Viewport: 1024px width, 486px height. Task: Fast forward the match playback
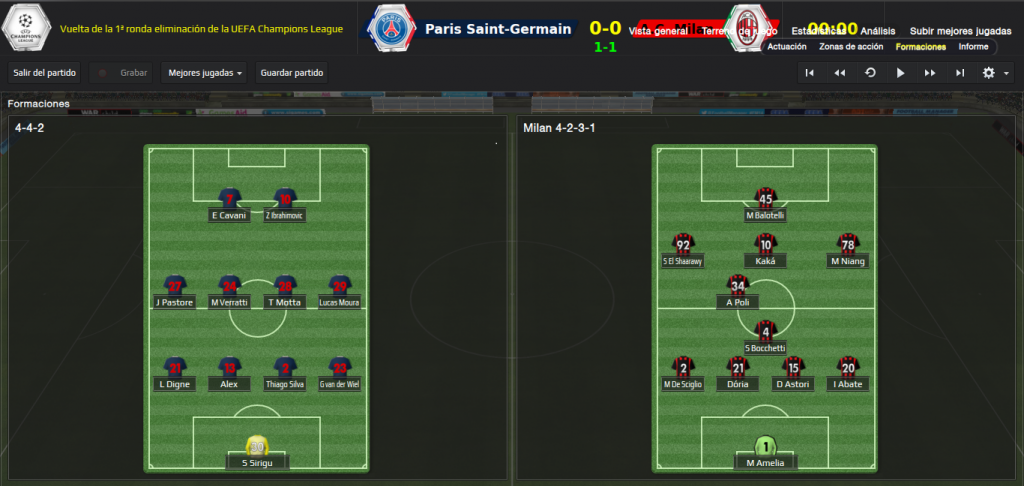pos(930,72)
